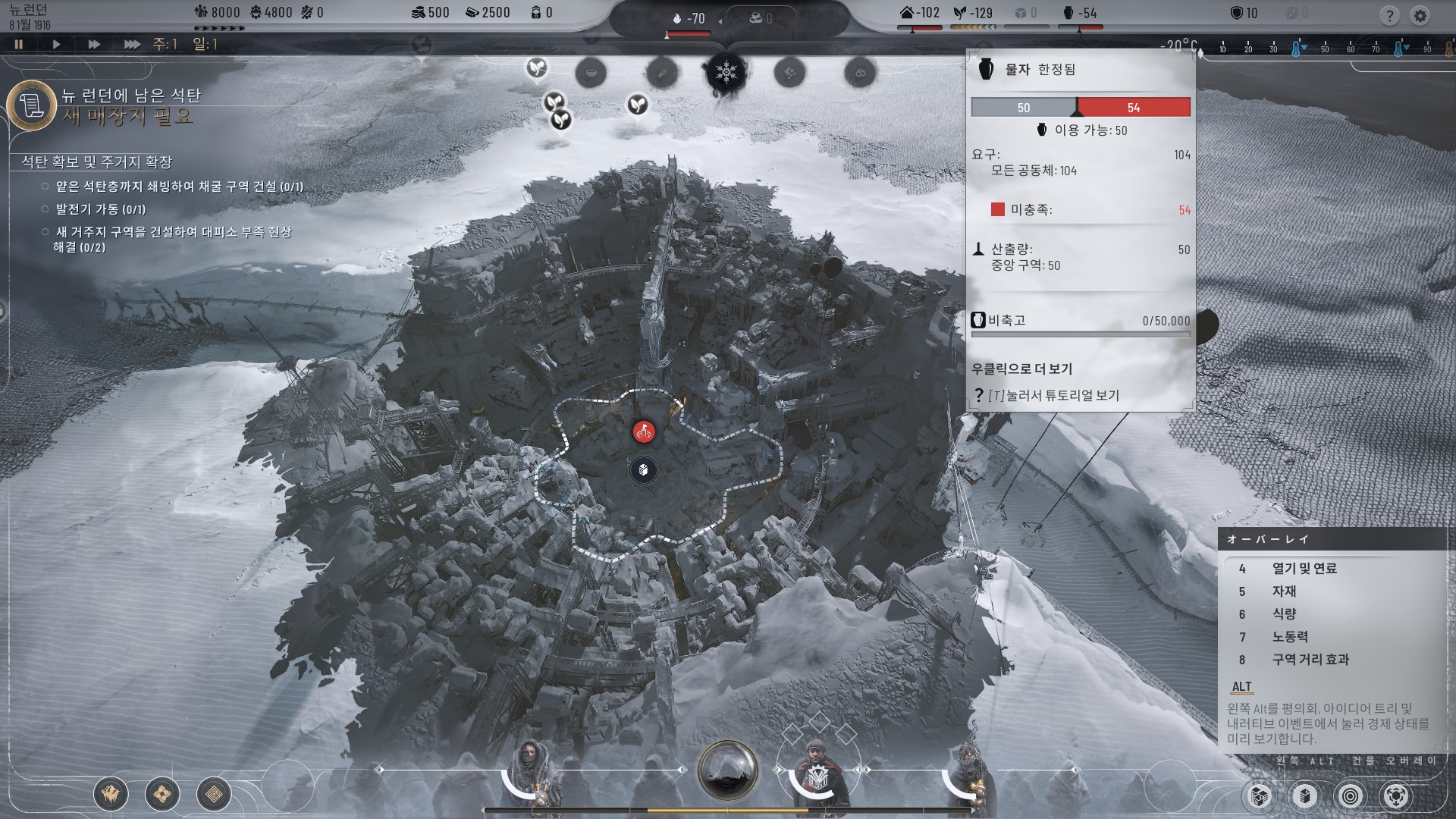This screenshot has height=819, width=1456.
Task: Show the food leaf demand details
Action: [973, 13]
